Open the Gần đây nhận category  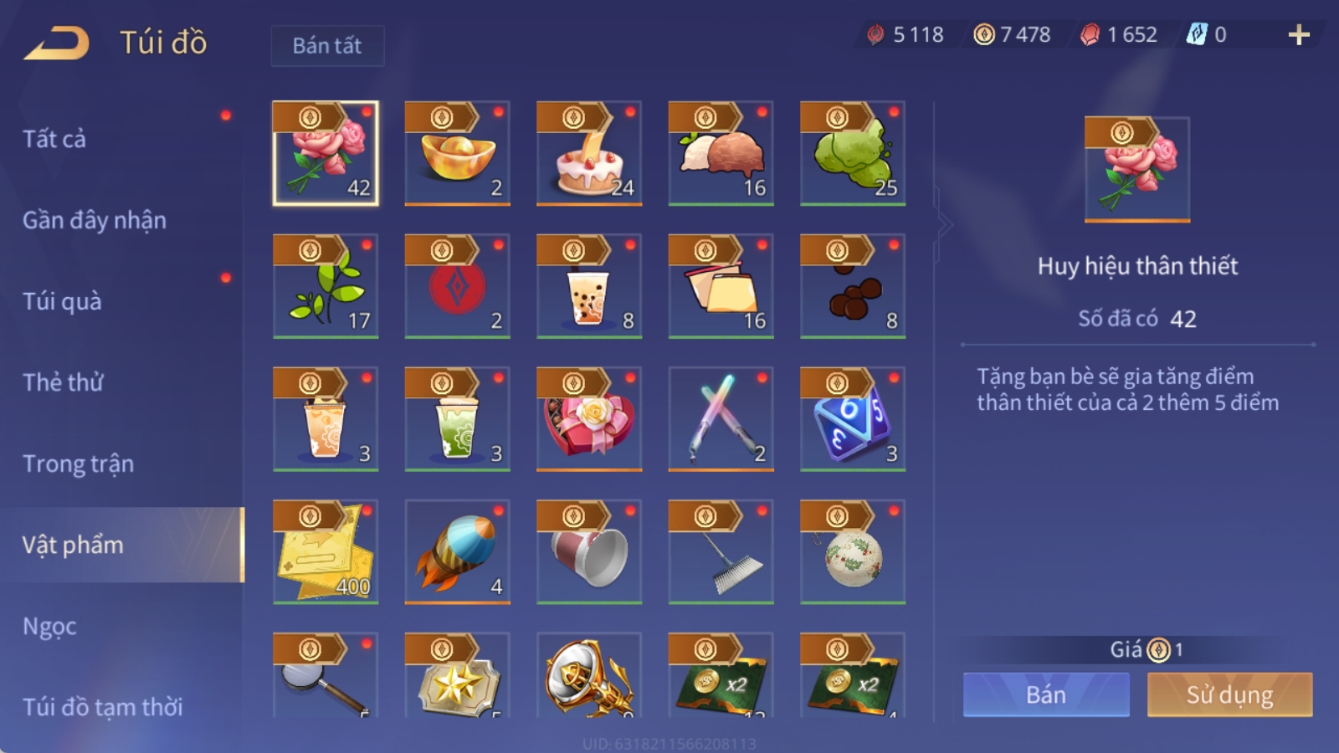point(95,220)
